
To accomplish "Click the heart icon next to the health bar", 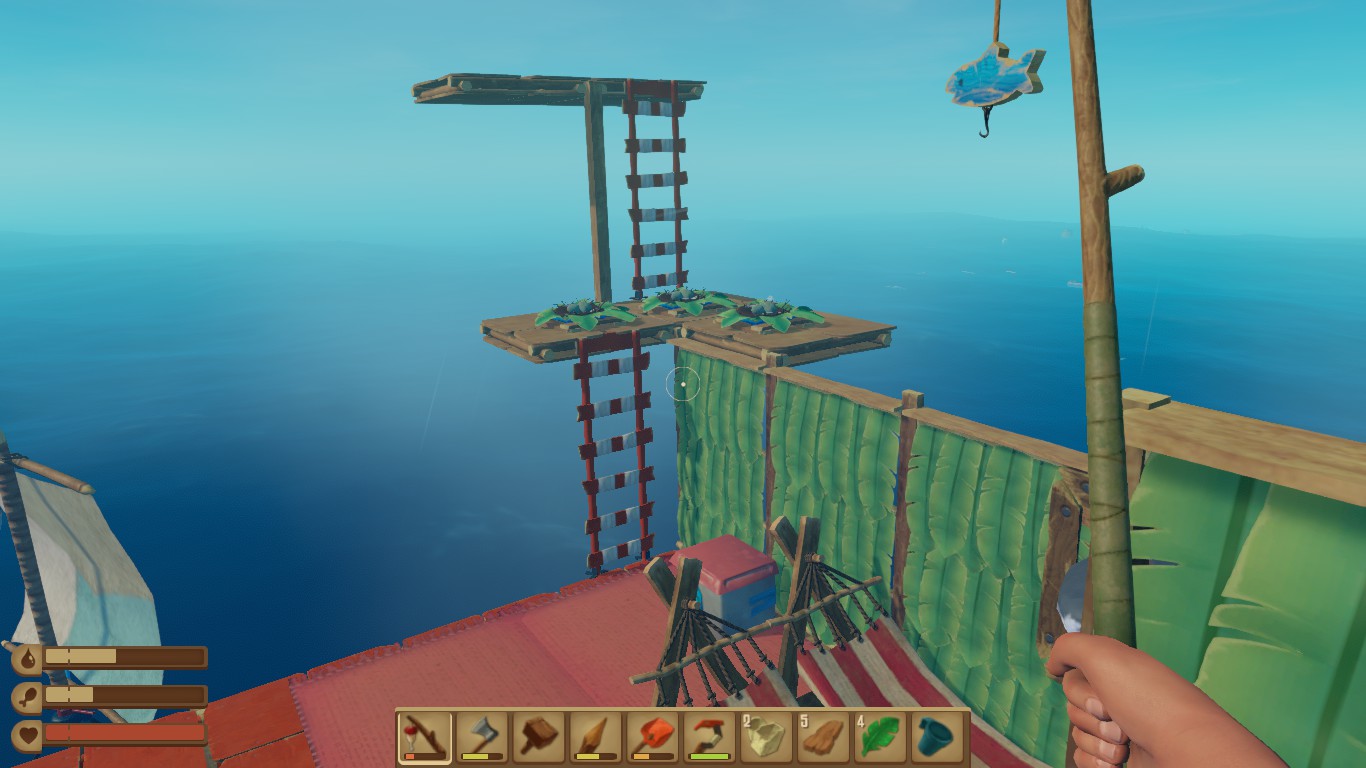I will [28, 733].
